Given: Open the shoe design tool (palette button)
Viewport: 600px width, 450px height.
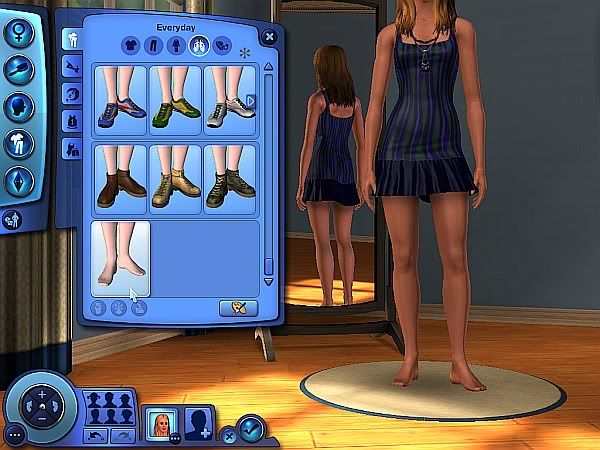Looking at the screenshot, I should (x=238, y=307).
